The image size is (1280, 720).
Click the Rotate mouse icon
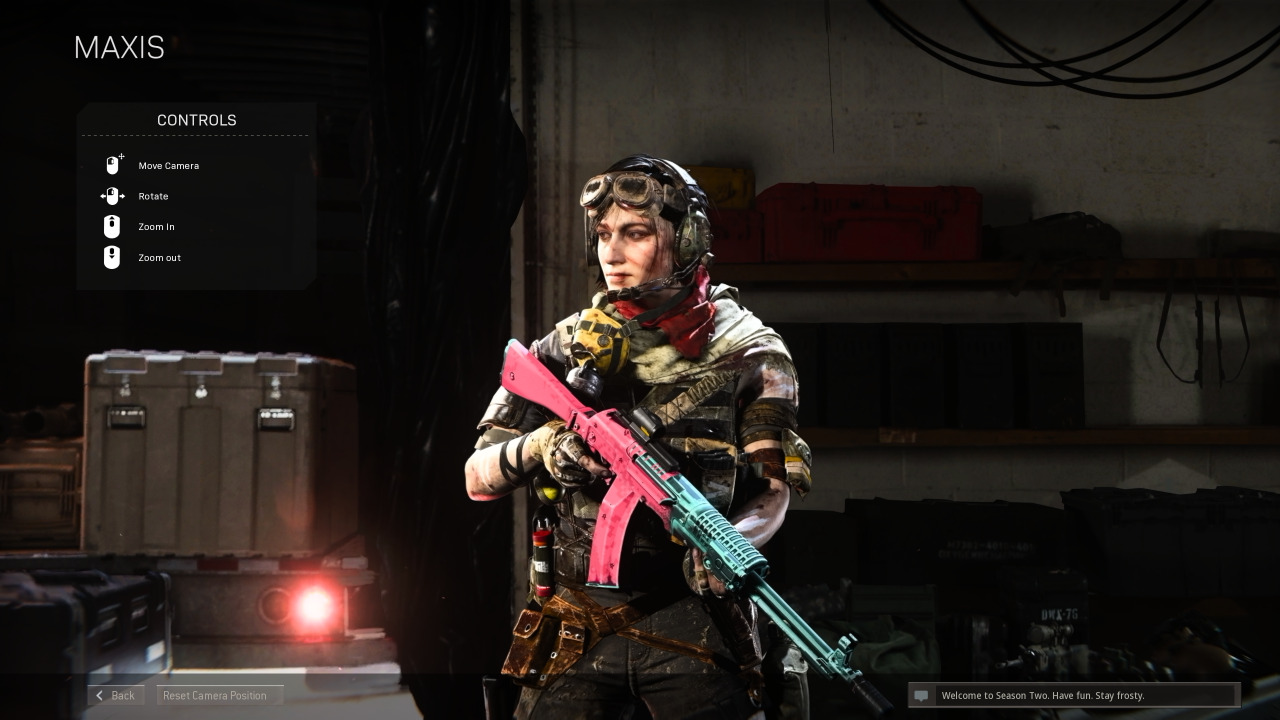112,196
